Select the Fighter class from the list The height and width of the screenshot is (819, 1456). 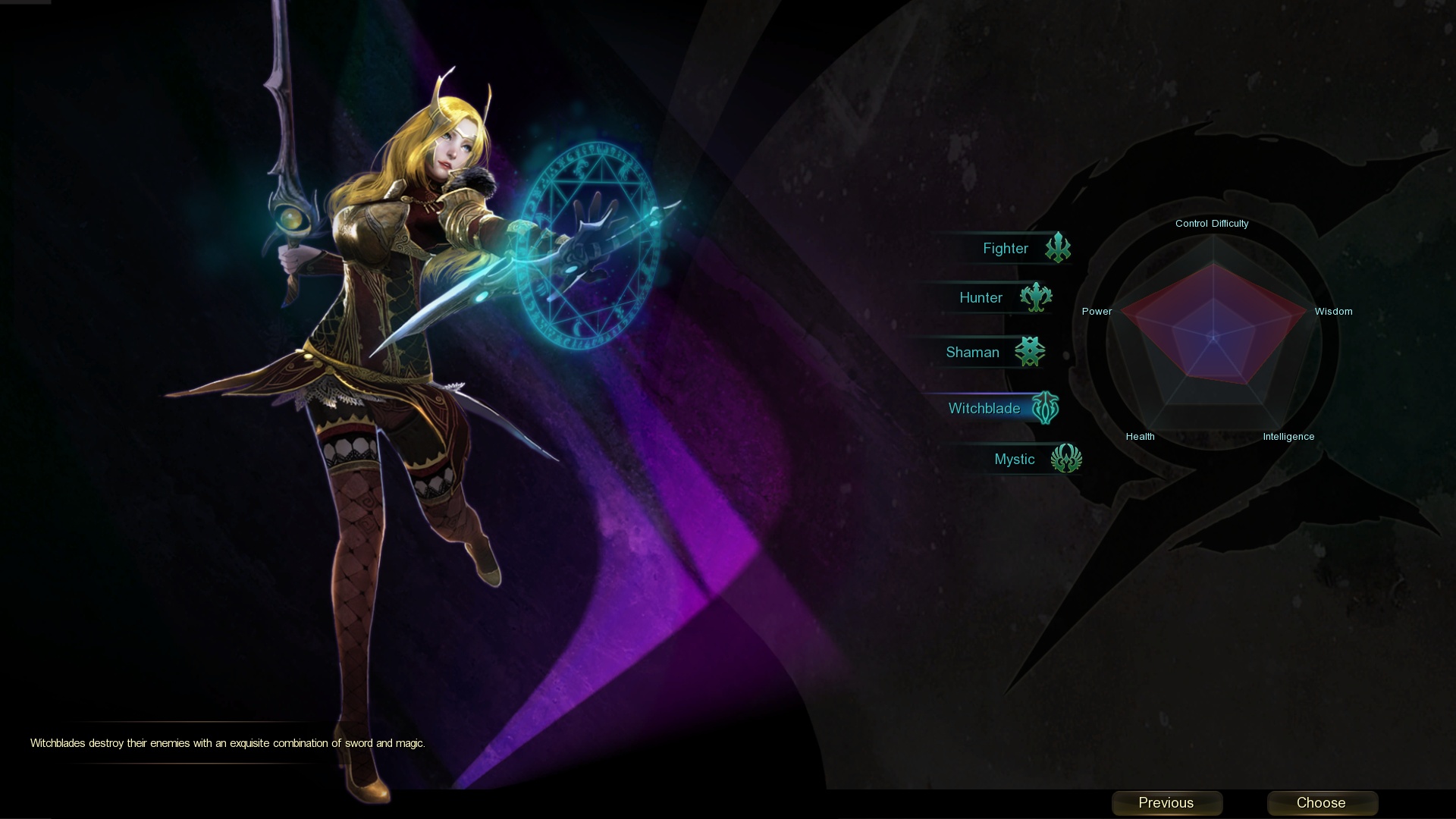tap(1006, 247)
